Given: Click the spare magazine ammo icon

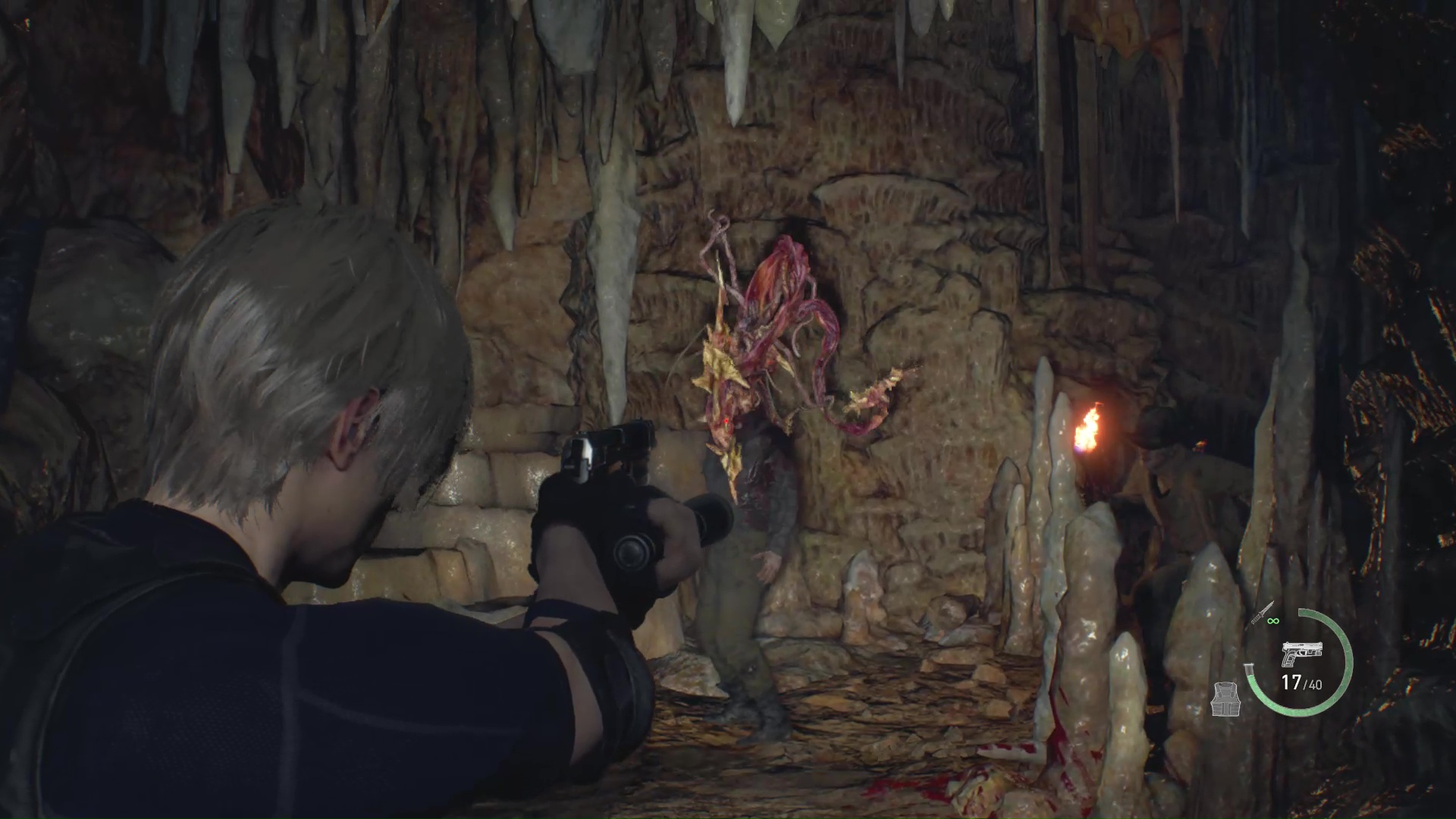Looking at the screenshot, I should coord(1249,670).
